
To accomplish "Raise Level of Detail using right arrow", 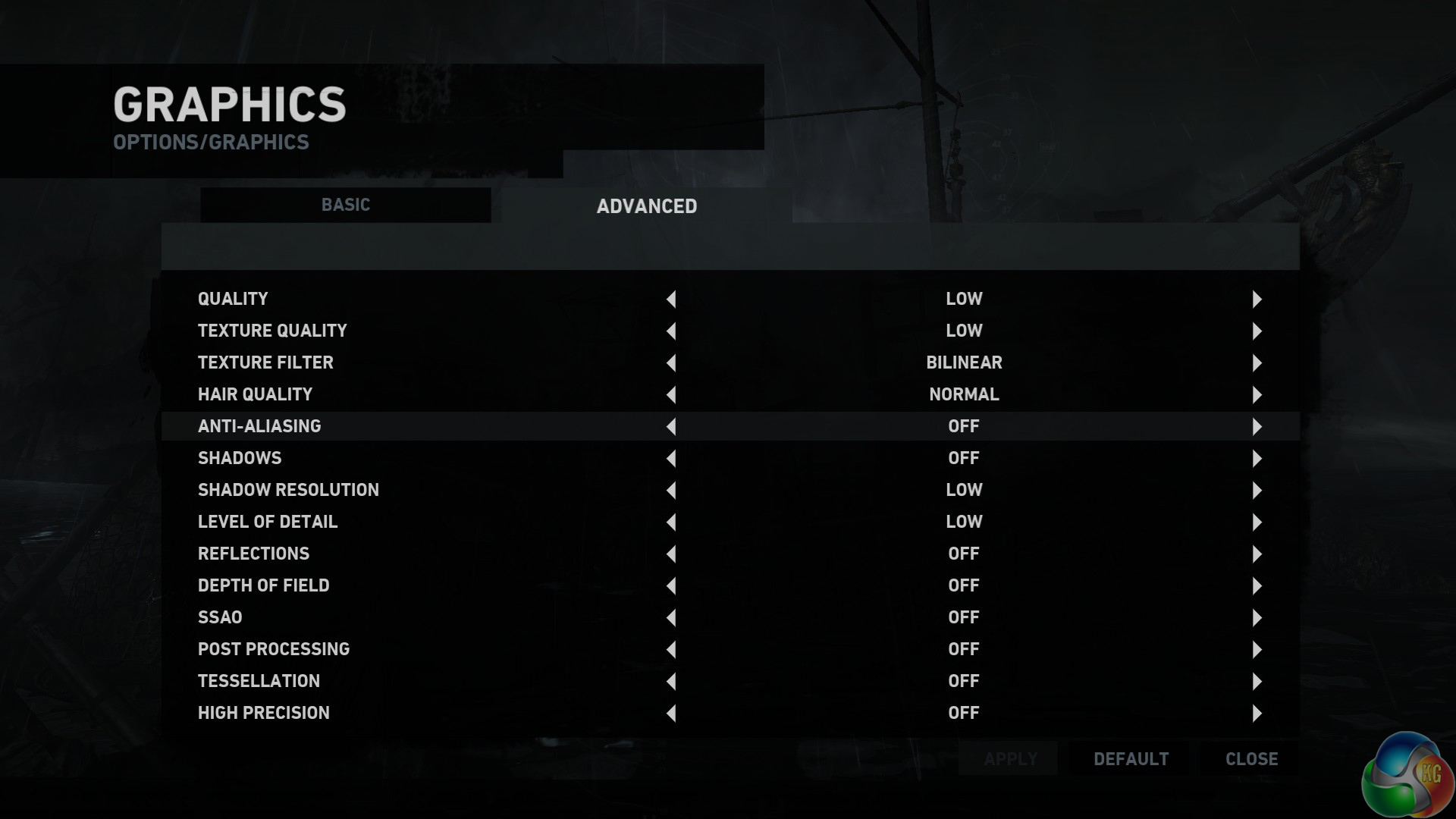I will [1257, 522].
